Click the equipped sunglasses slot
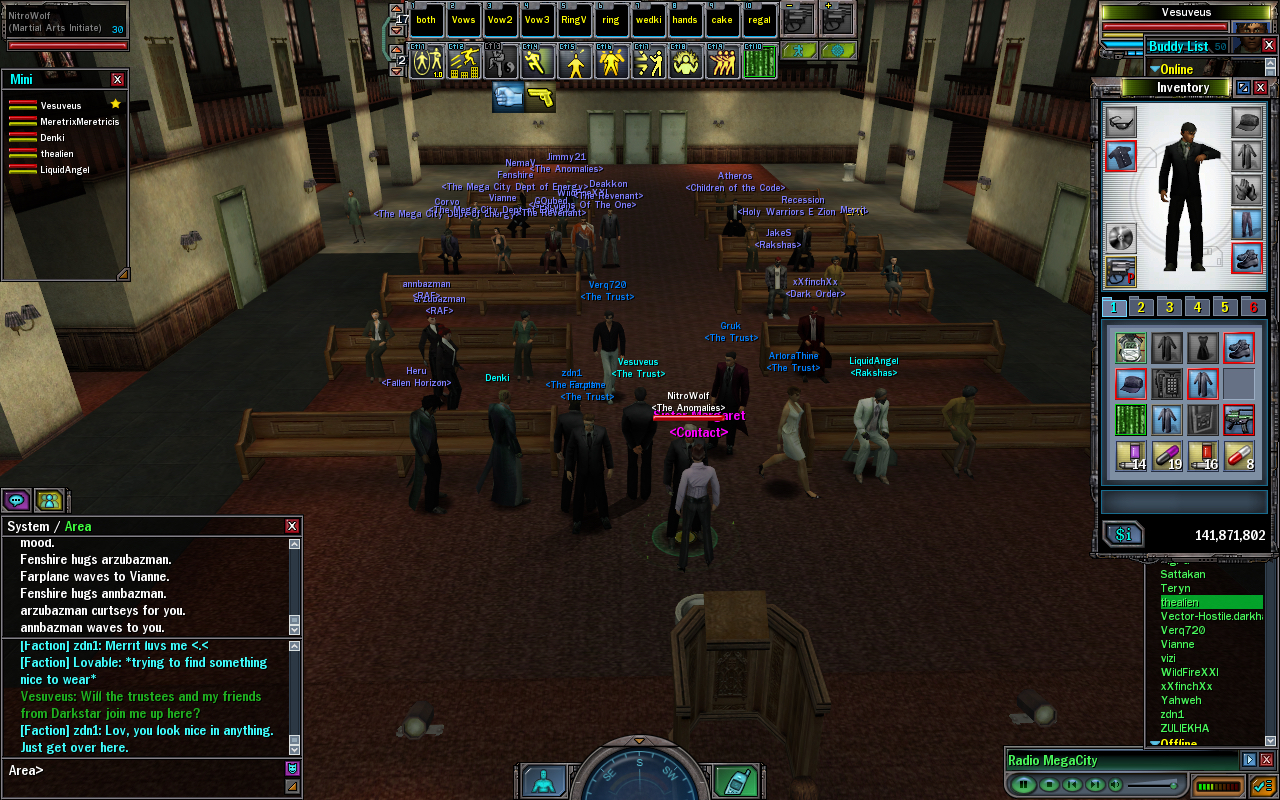The height and width of the screenshot is (800, 1280). click(1121, 122)
